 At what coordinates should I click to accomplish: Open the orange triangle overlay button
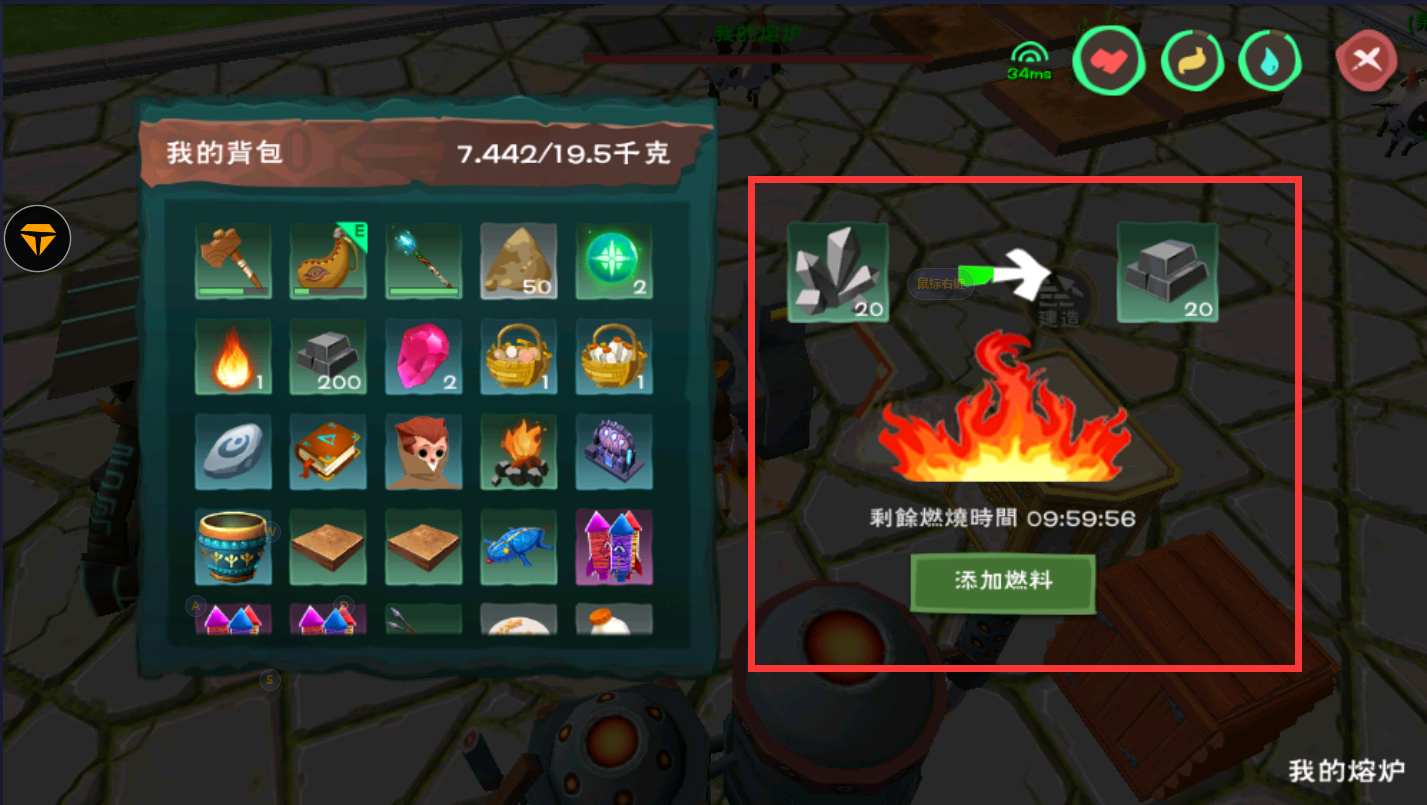coord(37,240)
